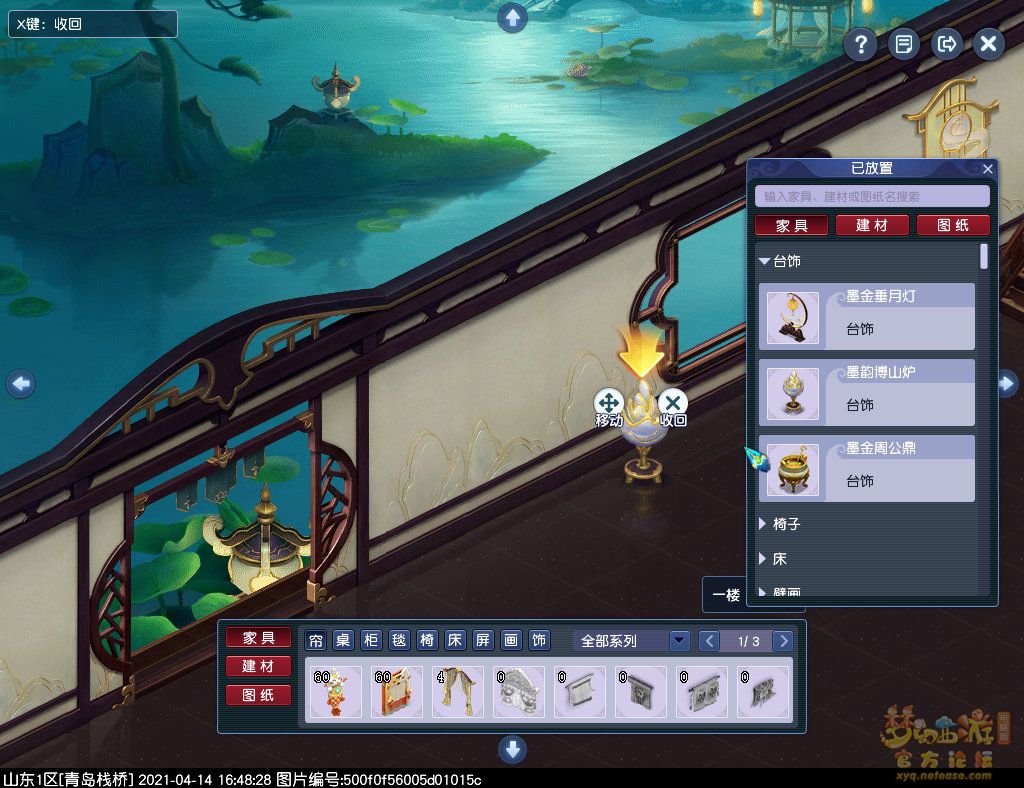Close the 已放置 placed-items panel
The image size is (1024, 788).
pyautogui.click(x=988, y=169)
